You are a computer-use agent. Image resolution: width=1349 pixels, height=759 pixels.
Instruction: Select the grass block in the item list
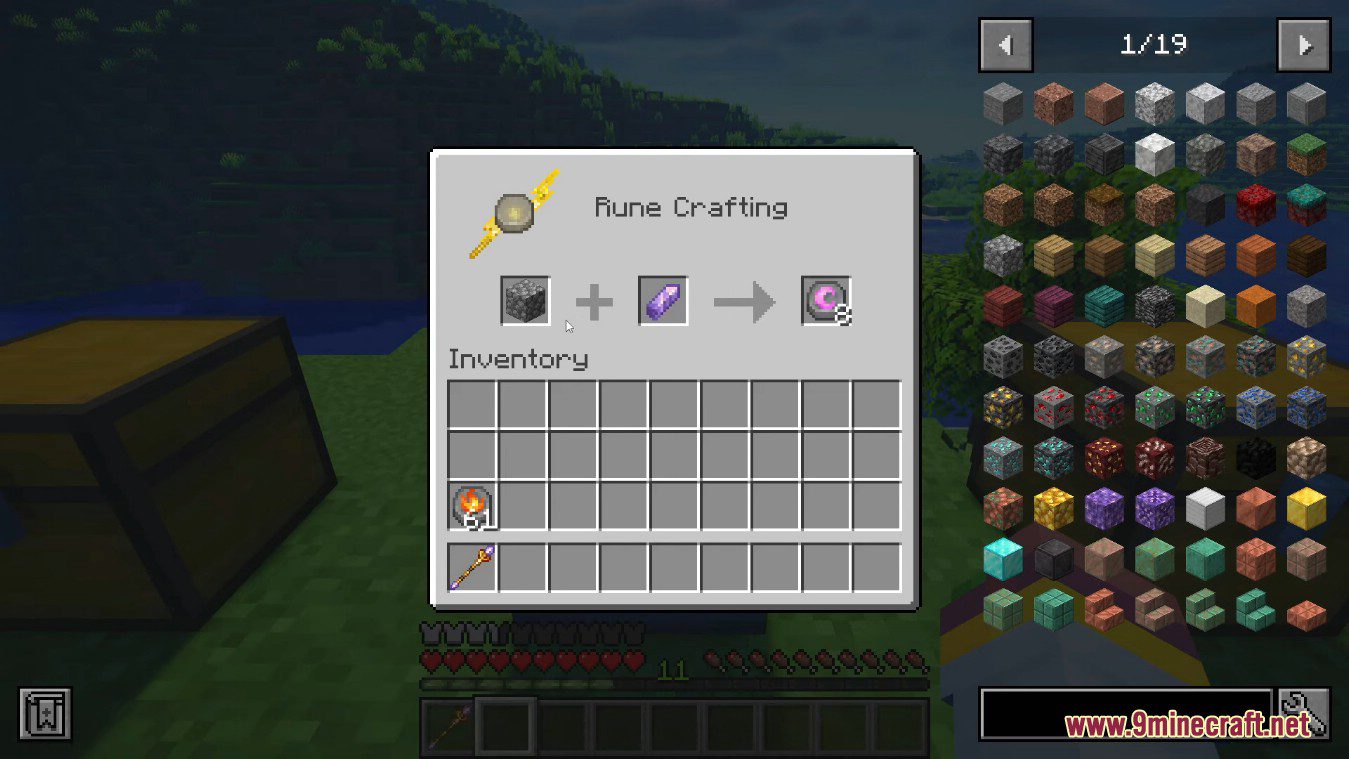[x=1305, y=150]
